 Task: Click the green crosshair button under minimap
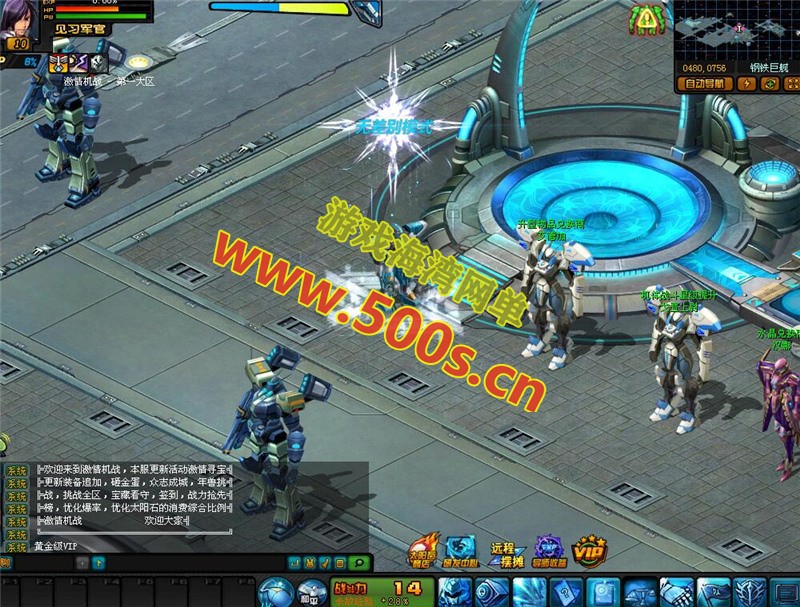point(768,84)
